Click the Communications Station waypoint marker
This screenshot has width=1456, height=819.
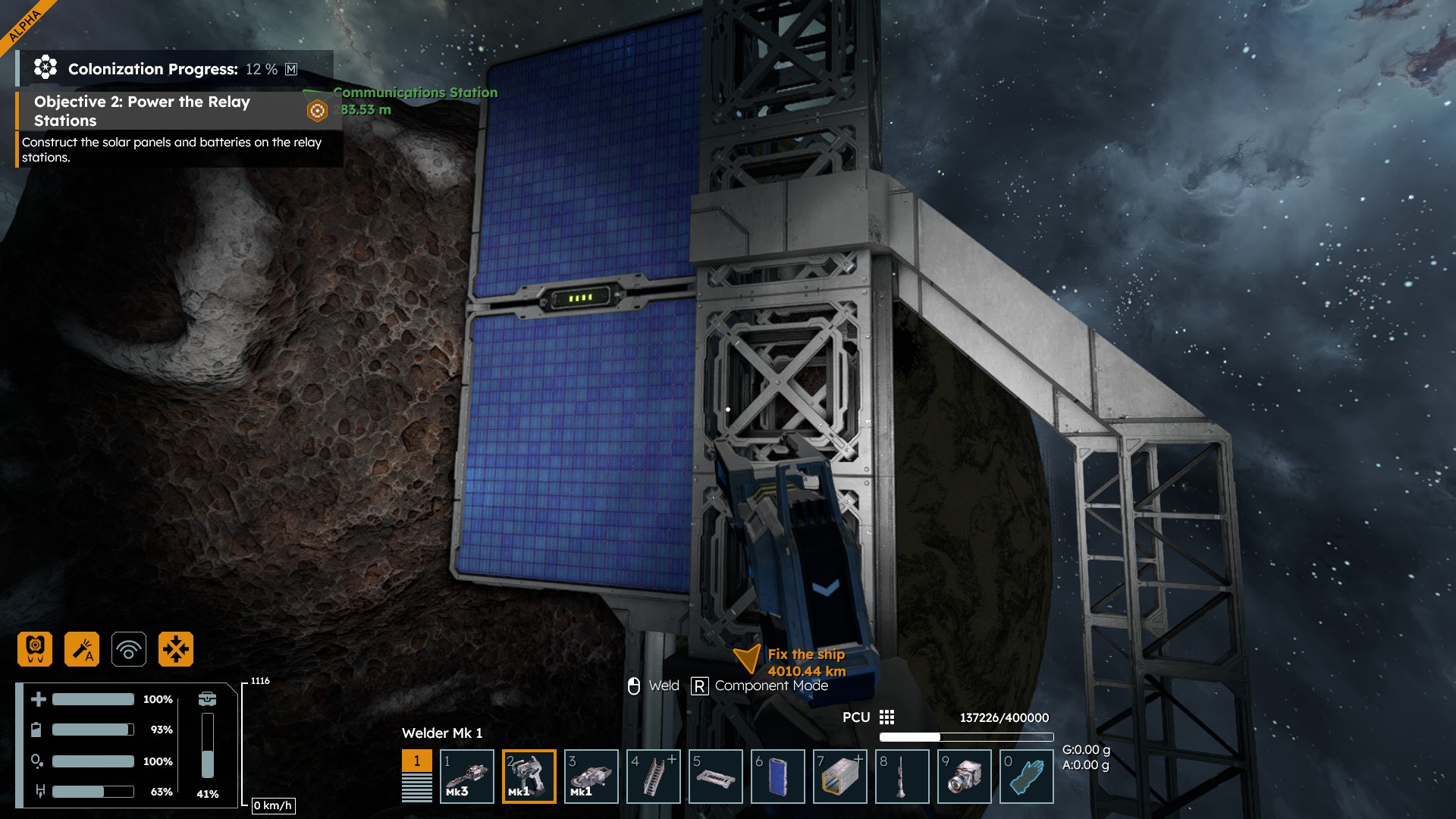[x=317, y=111]
